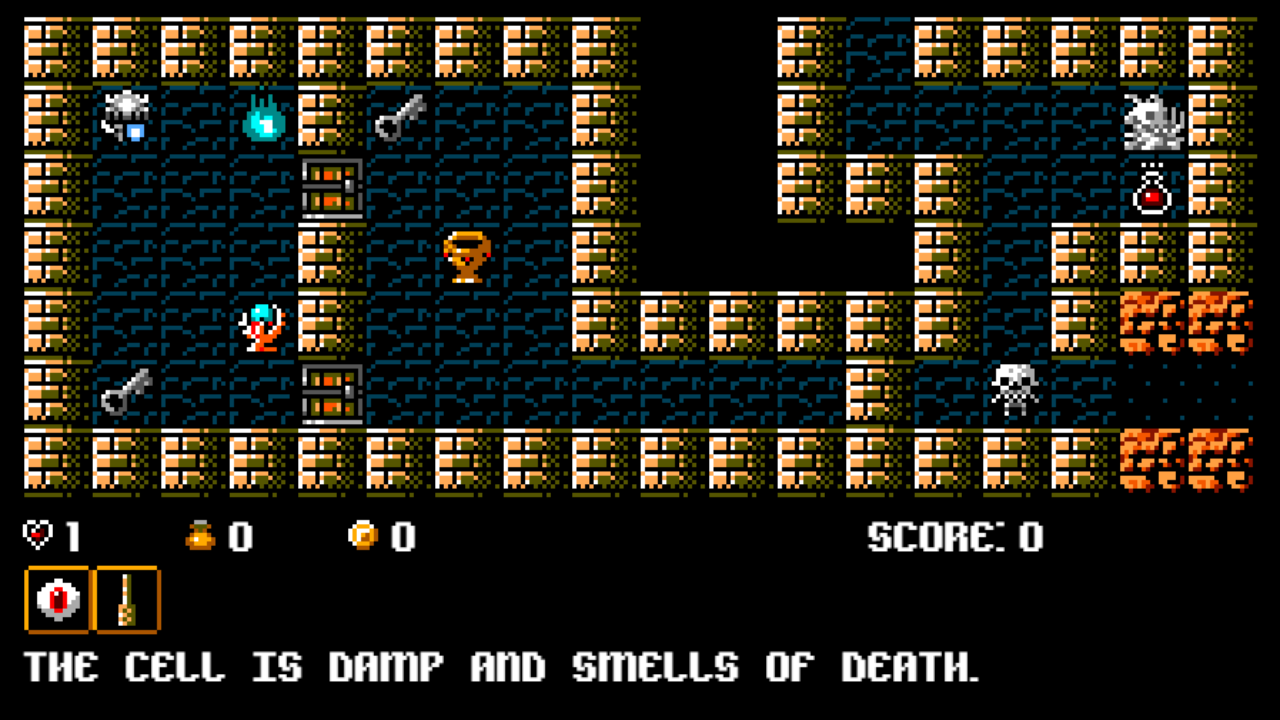Click the potion bag counter icon

(x=202, y=537)
